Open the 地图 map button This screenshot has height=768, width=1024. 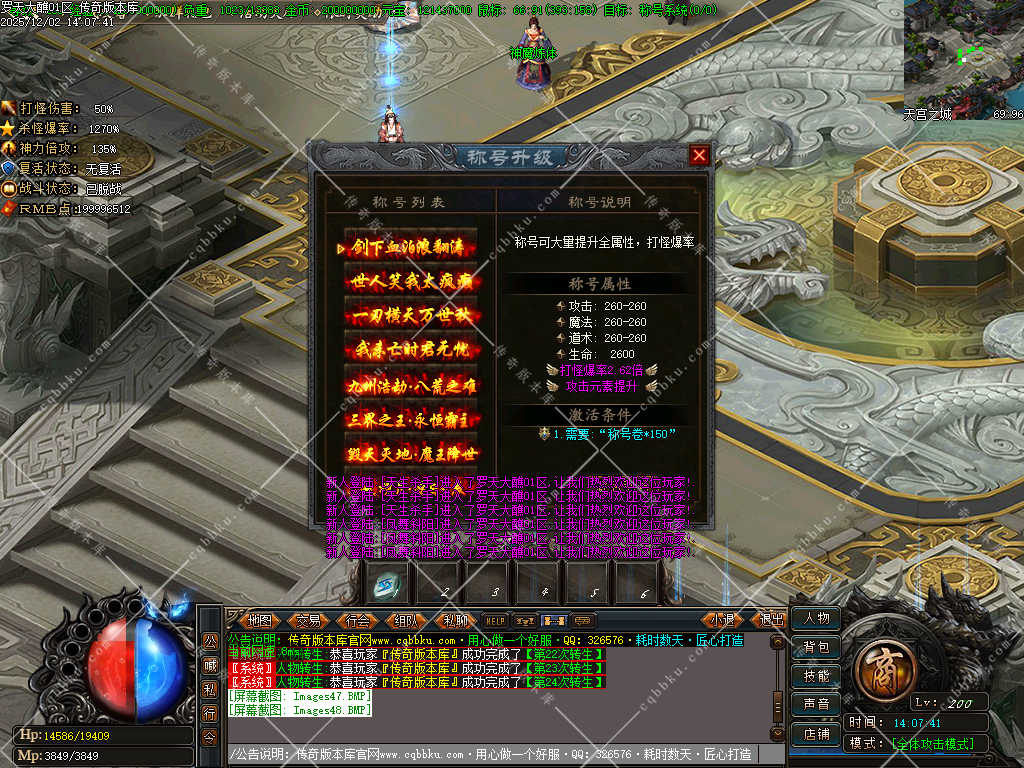coord(259,620)
